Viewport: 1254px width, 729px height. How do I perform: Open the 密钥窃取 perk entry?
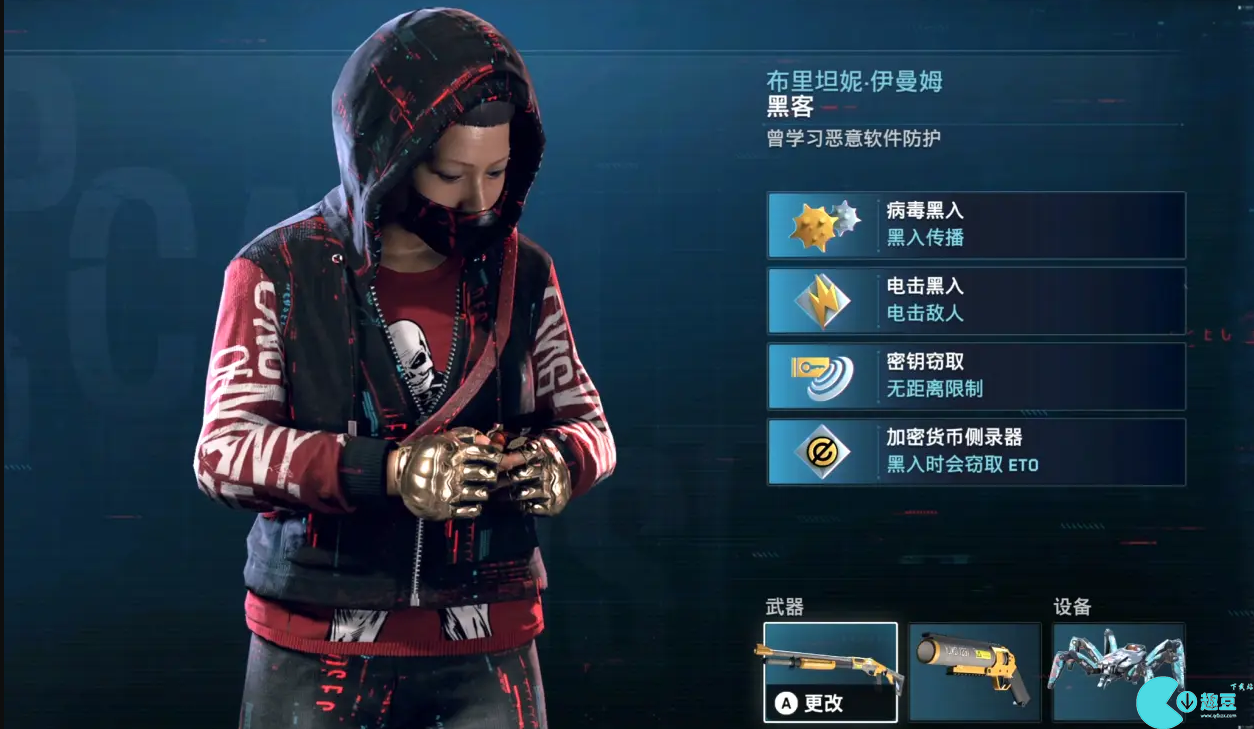tap(976, 376)
